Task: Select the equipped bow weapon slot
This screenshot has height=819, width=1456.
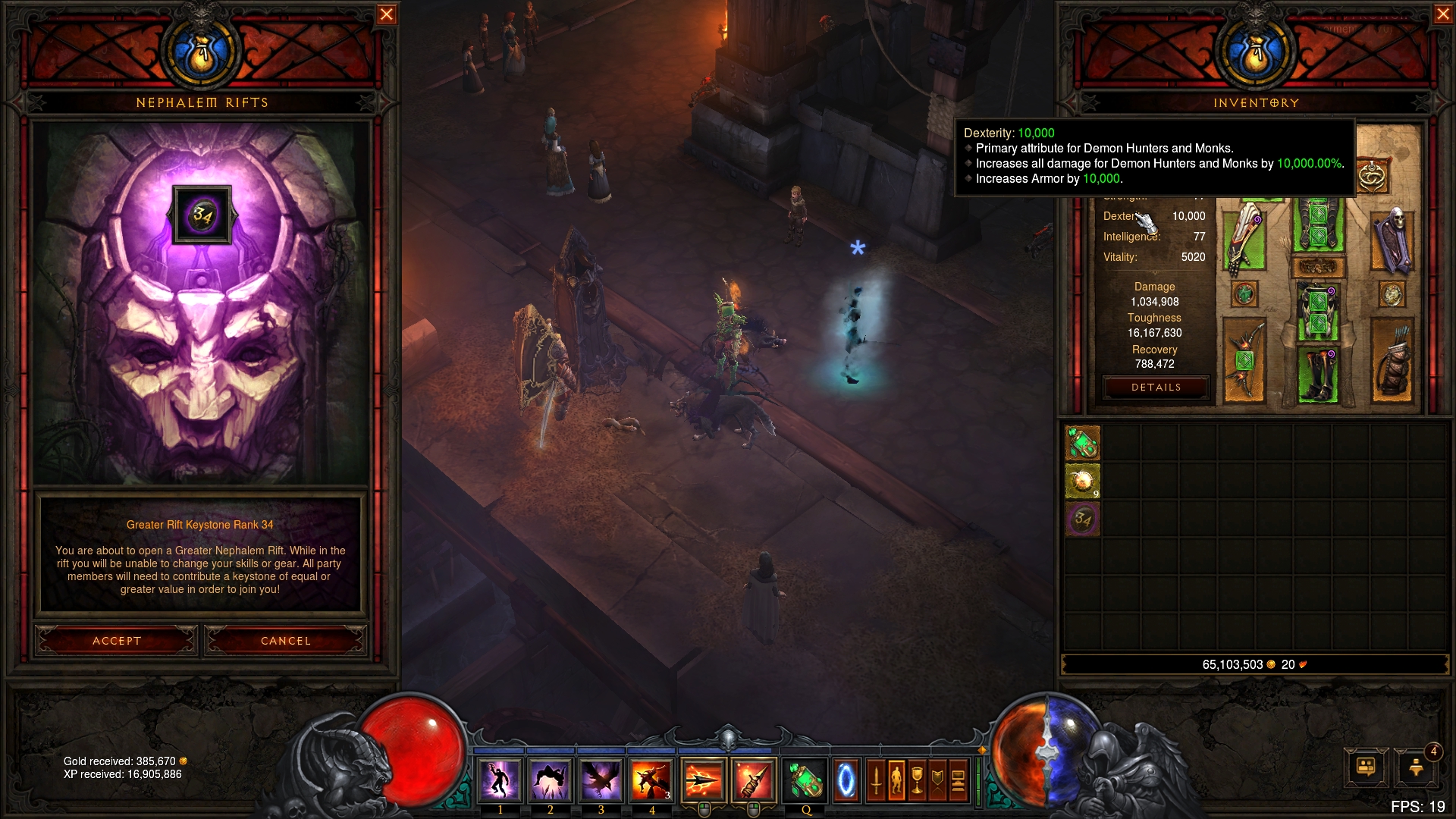Action: pos(1244,359)
